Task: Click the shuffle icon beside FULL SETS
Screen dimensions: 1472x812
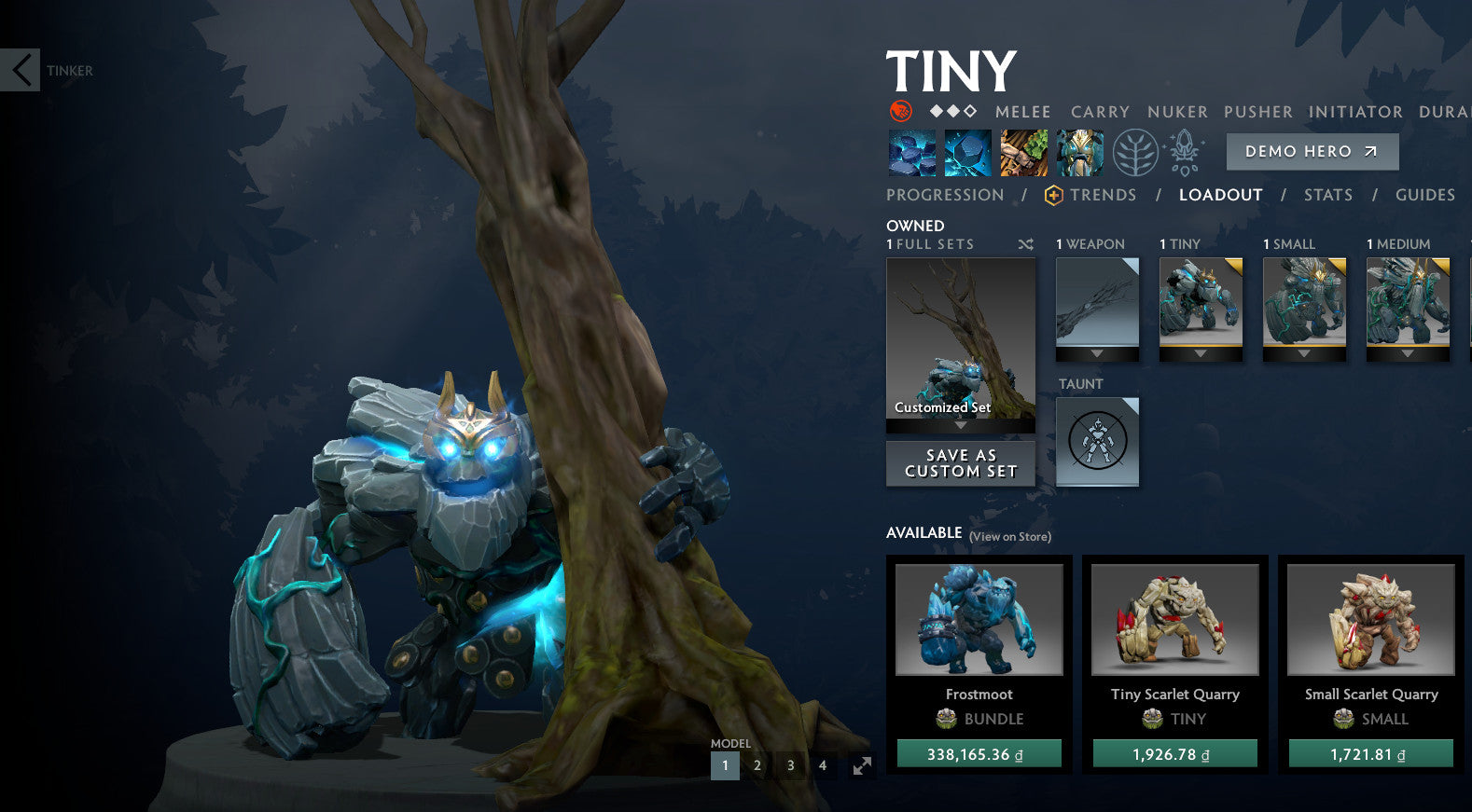Action: (1026, 243)
